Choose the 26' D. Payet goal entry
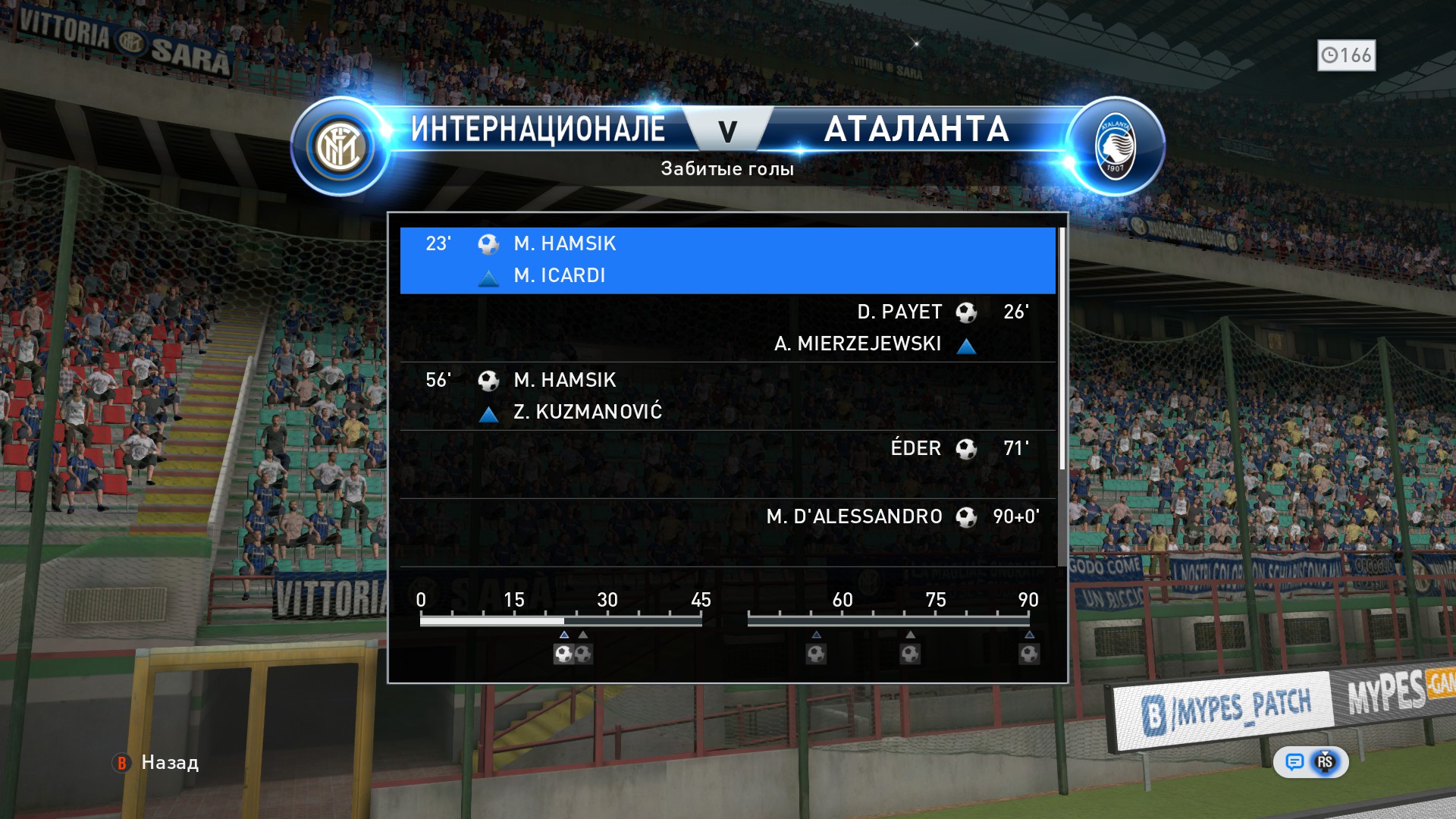 click(727, 328)
